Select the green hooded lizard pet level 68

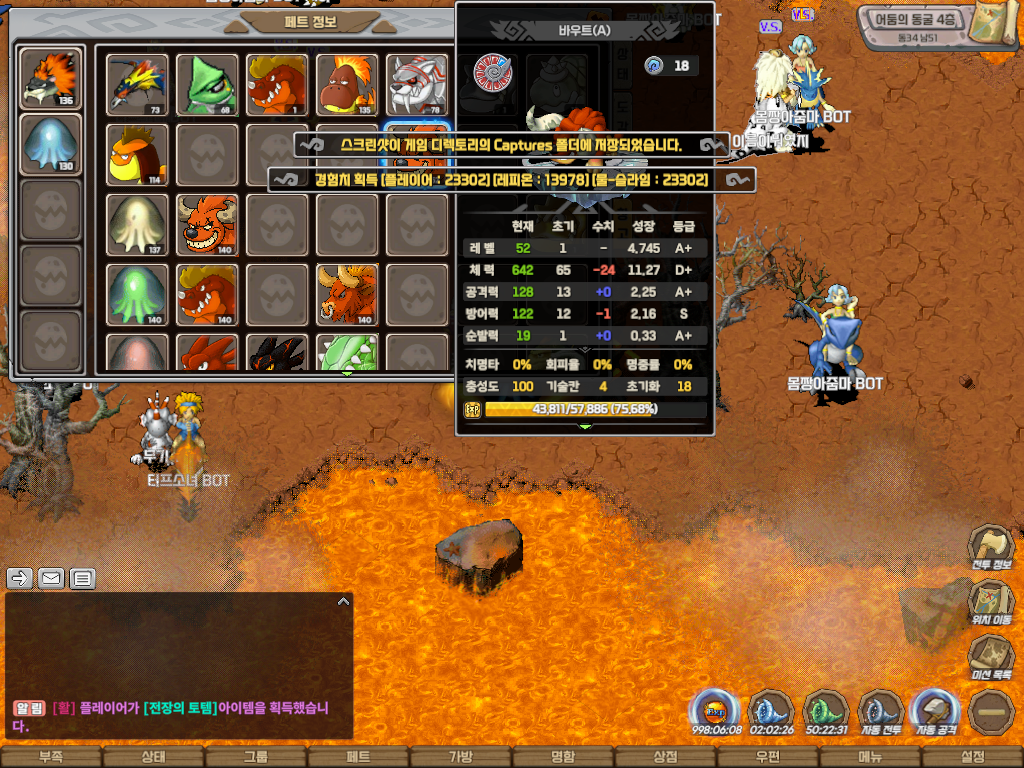click(207, 84)
